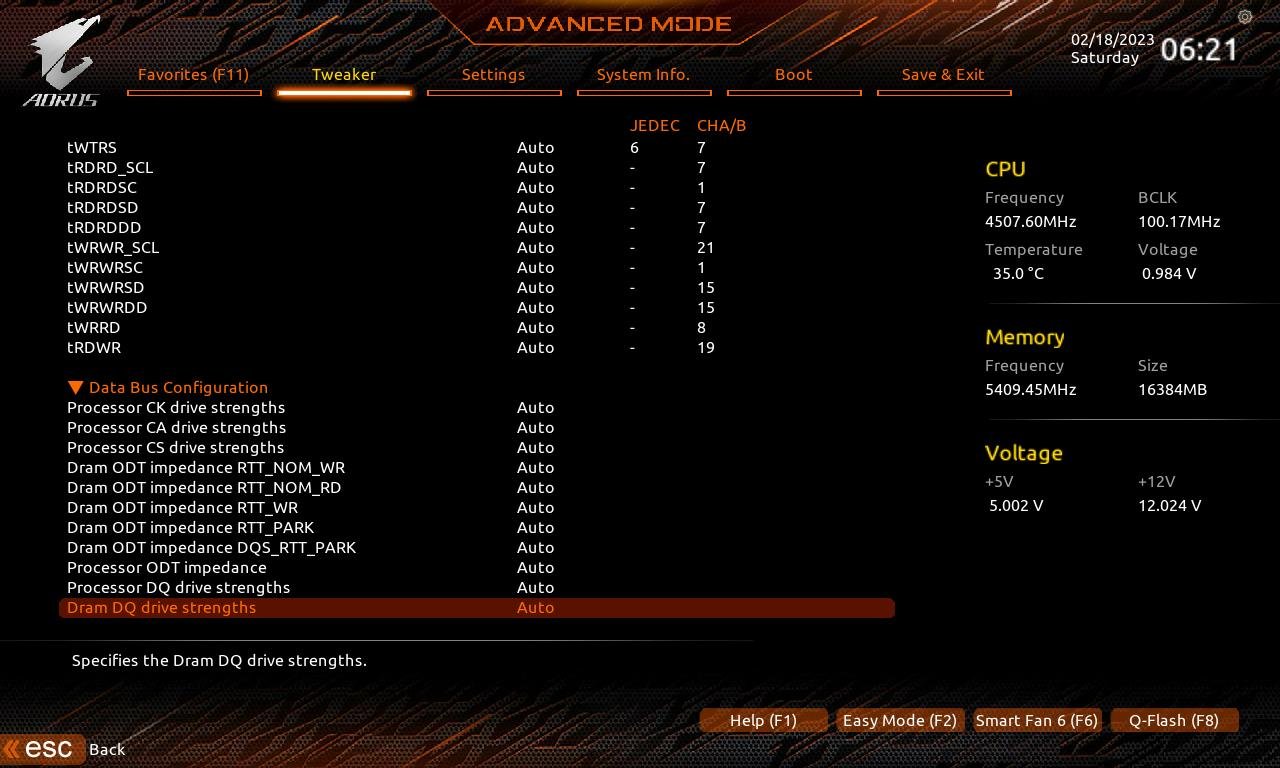Screen dimensions: 1280x768
Task: Switch to the System Info. tab
Action: [x=644, y=74]
